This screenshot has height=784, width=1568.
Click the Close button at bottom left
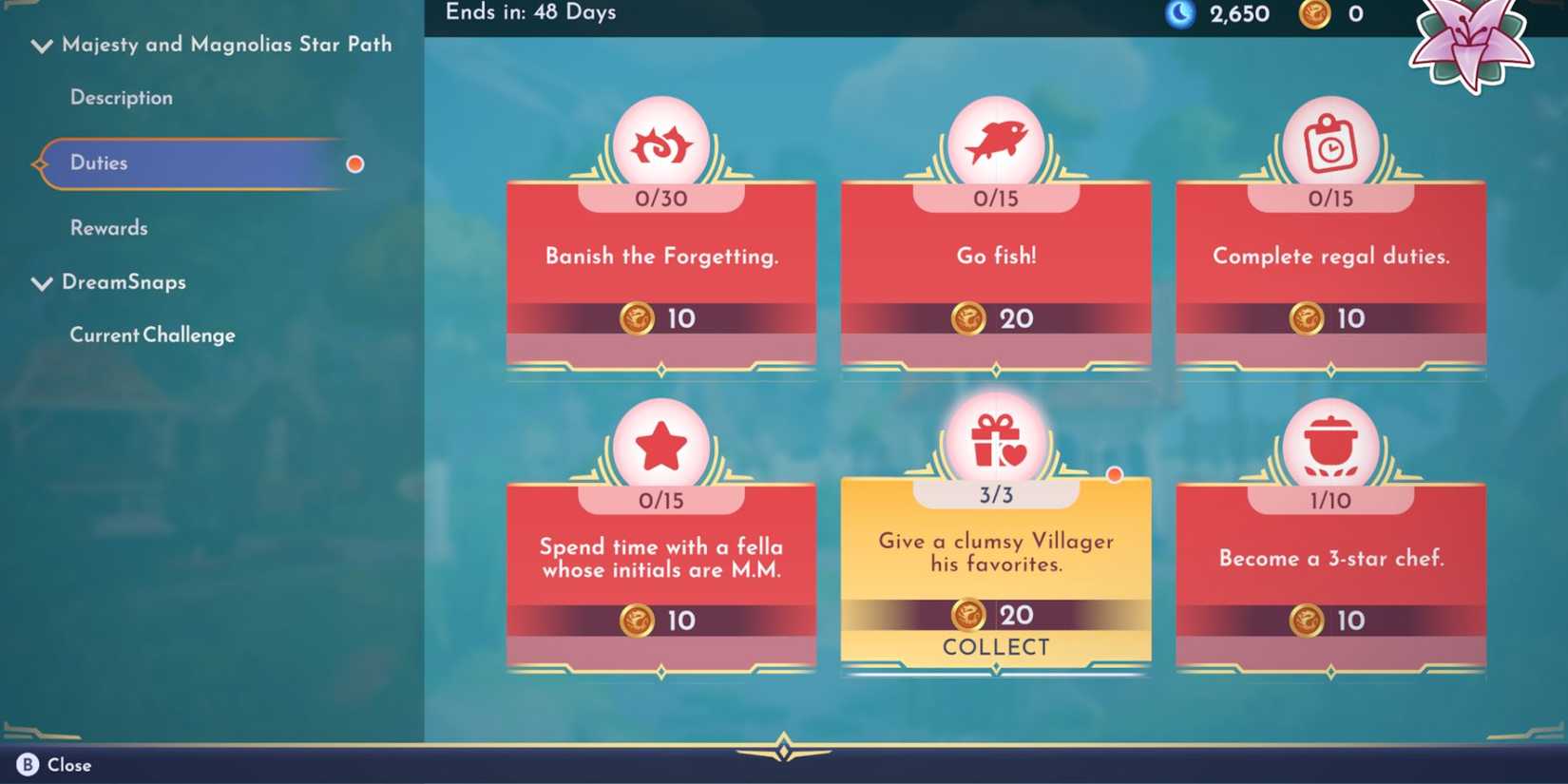pos(52,764)
